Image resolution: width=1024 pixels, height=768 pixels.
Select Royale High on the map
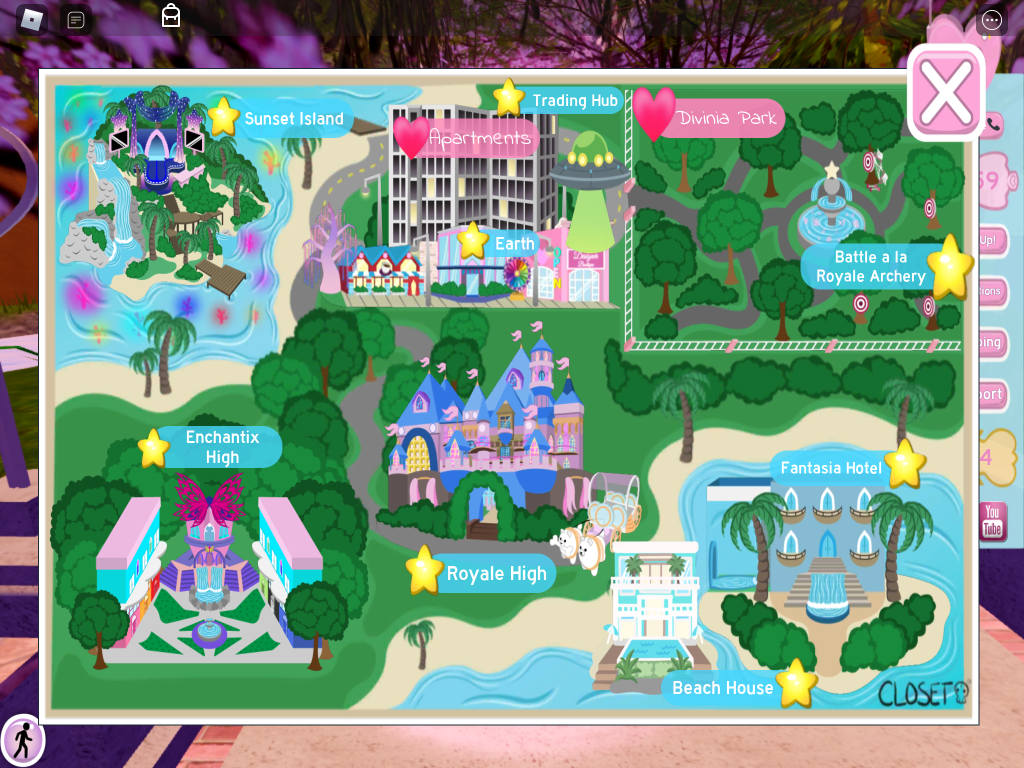tap(496, 573)
